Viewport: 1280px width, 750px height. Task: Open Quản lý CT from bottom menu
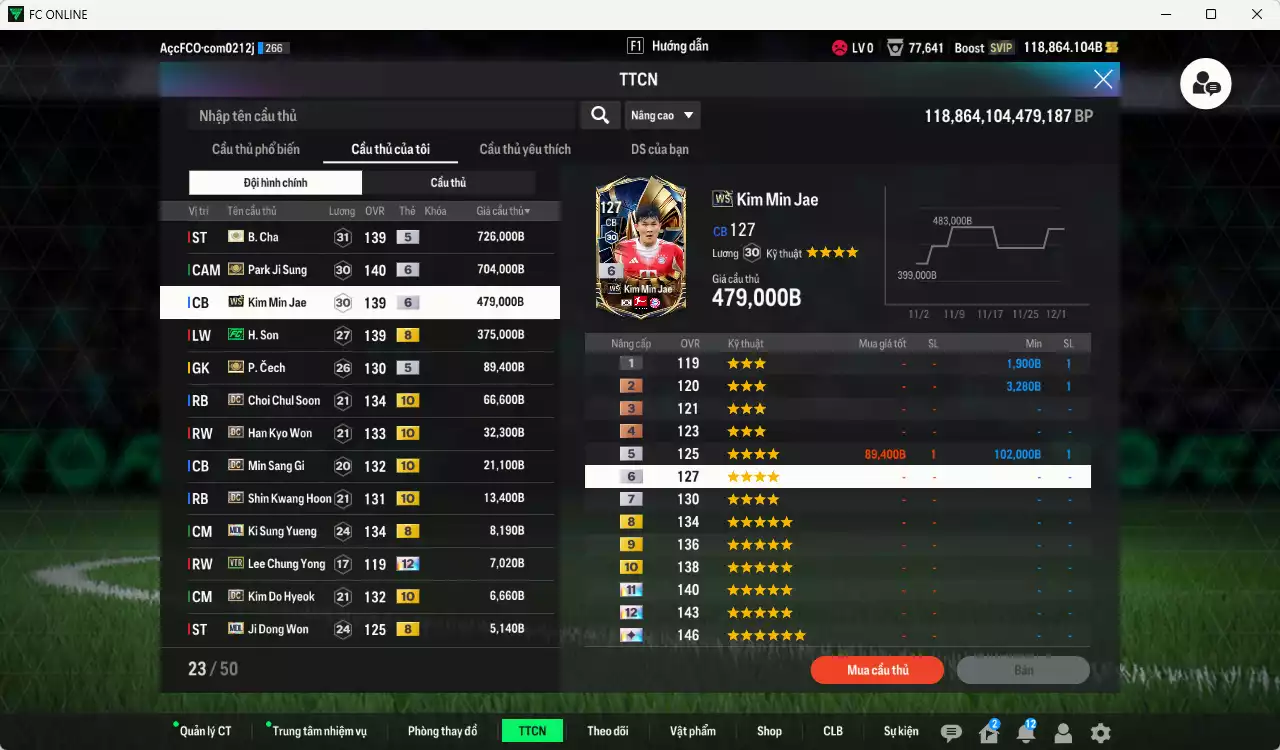[x=204, y=731]
